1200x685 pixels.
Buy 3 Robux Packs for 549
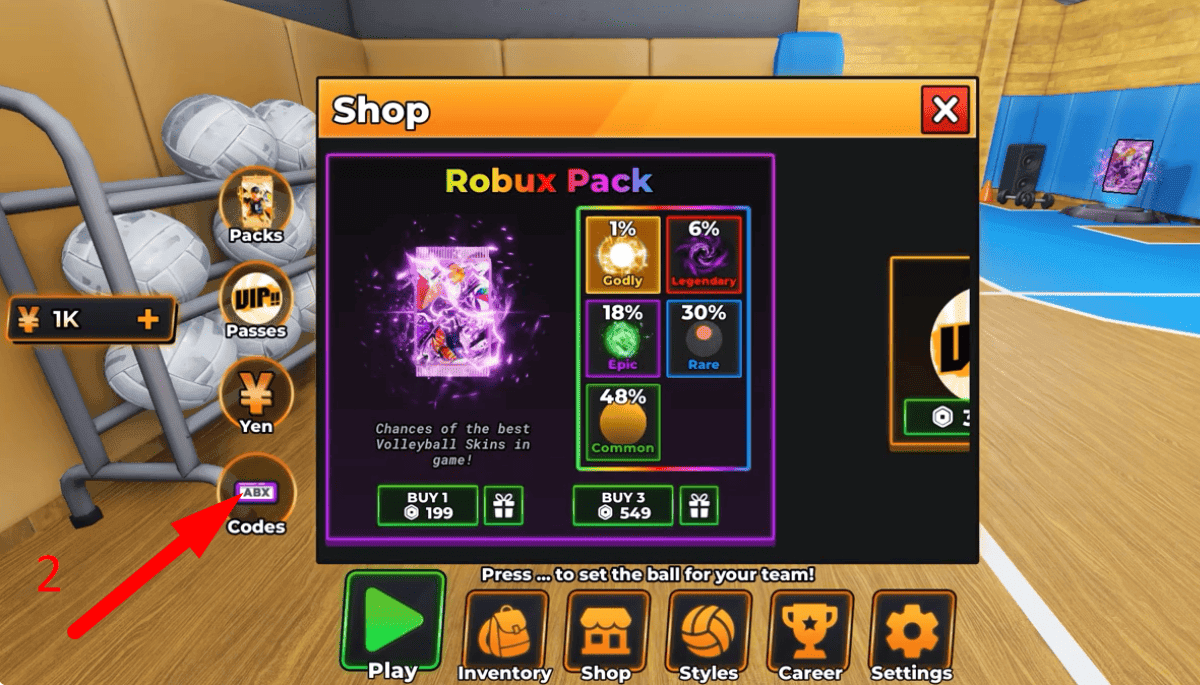click(624, 505)
